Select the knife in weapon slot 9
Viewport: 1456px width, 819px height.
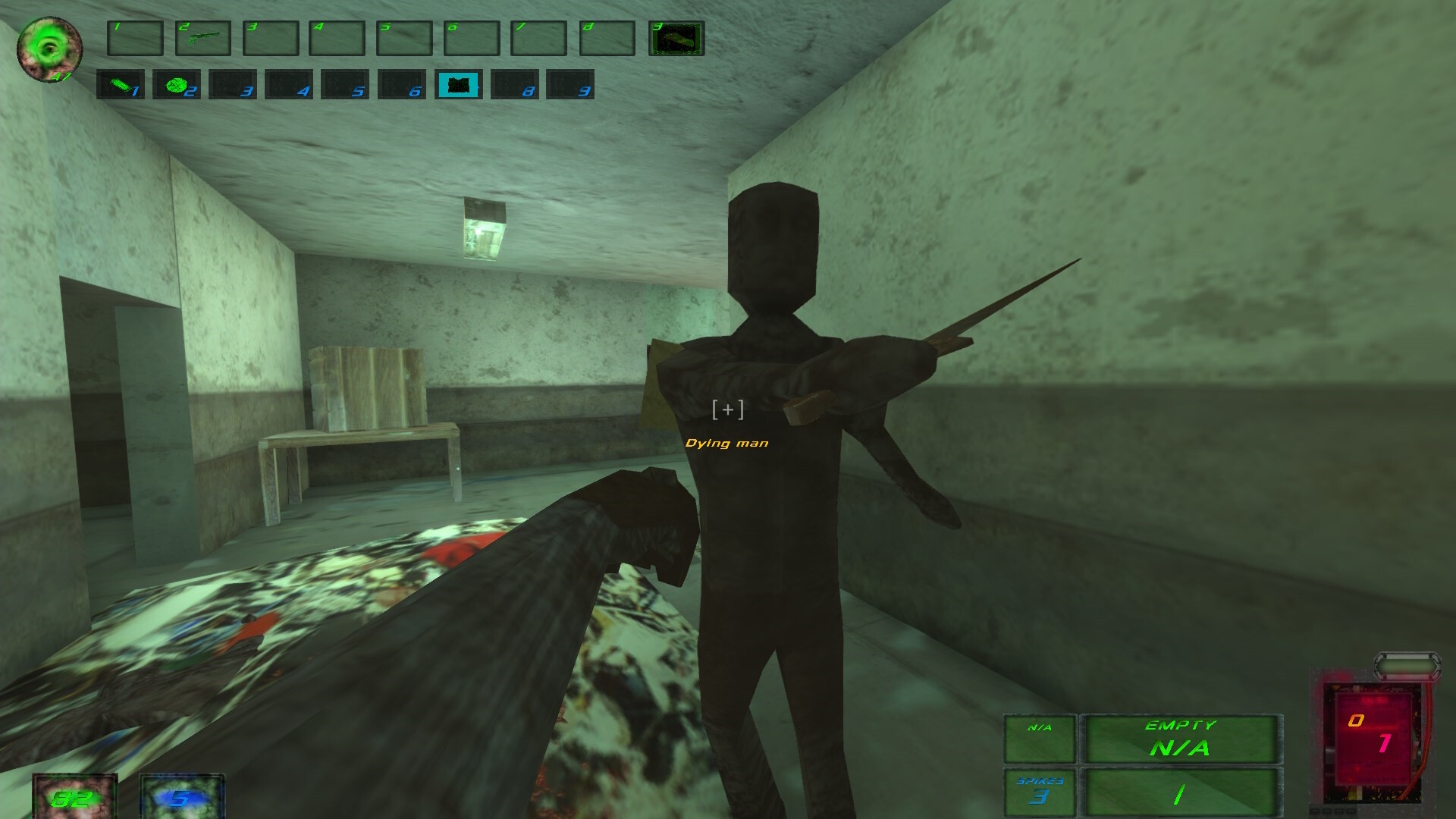tap(676, 38)
